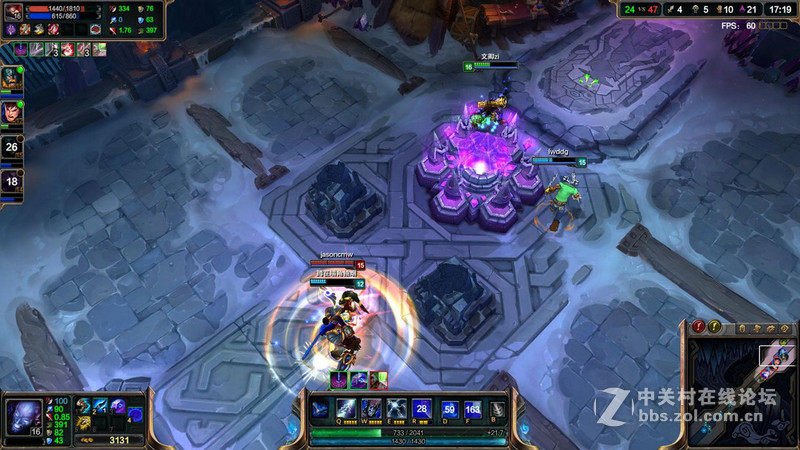Cast the W ability
Screen dimensions: 800x450
tap(371, 409)
